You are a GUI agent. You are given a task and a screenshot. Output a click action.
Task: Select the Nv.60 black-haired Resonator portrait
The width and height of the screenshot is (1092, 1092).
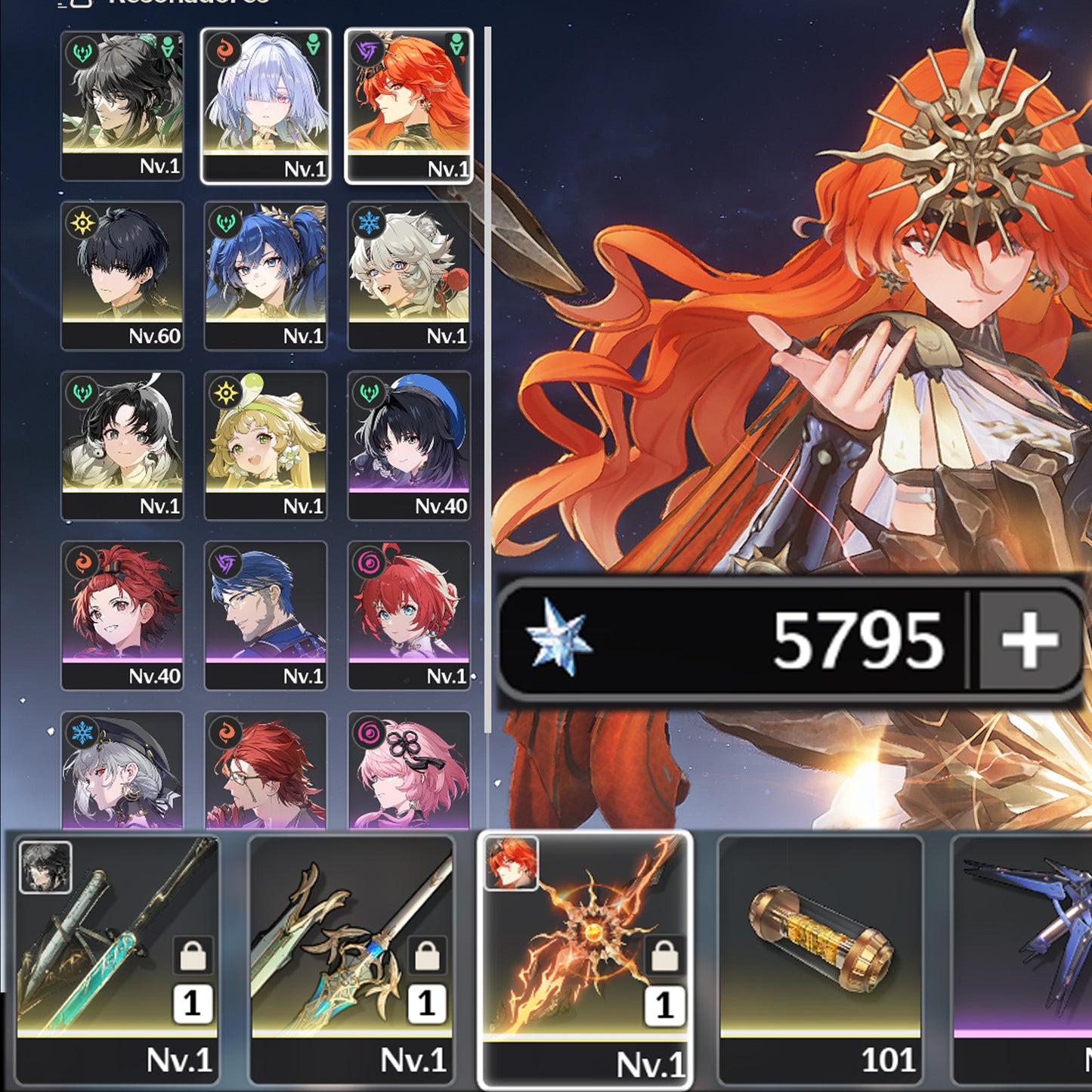coord(122,272)
